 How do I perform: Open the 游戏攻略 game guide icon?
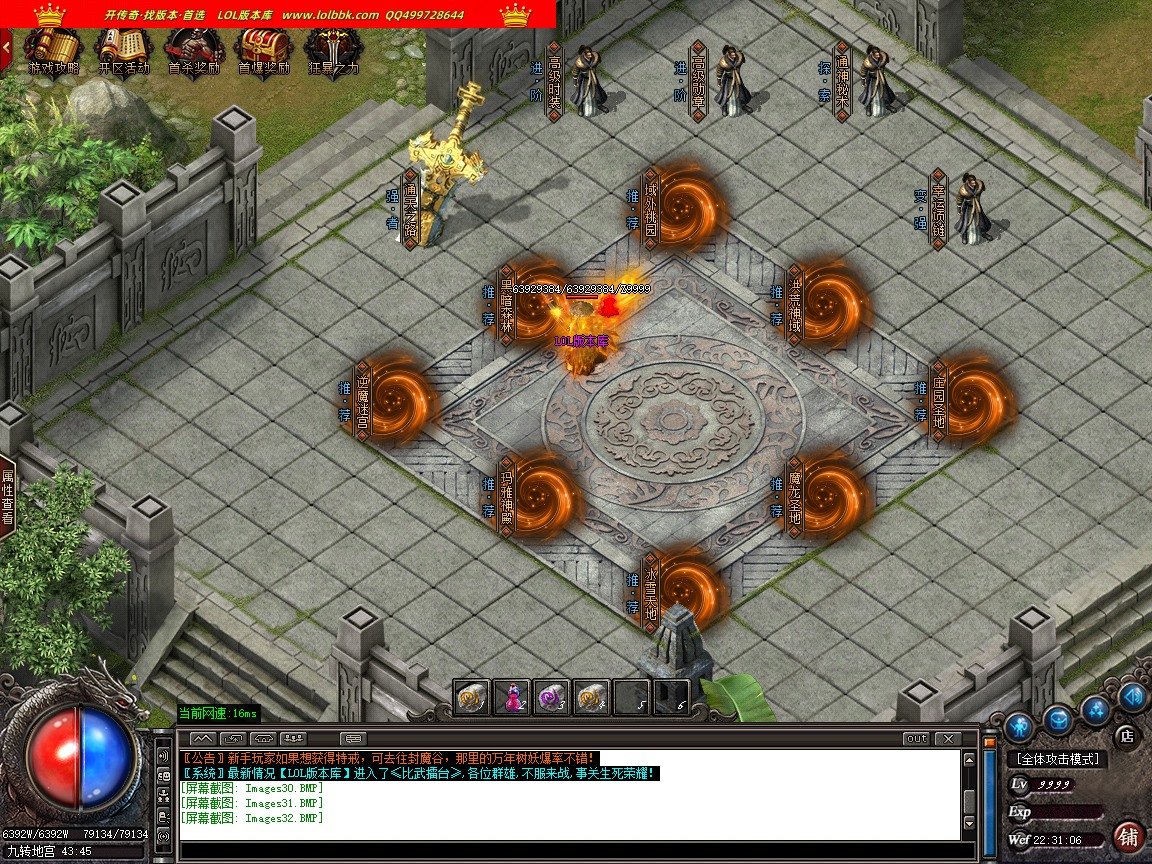(53, 50)
